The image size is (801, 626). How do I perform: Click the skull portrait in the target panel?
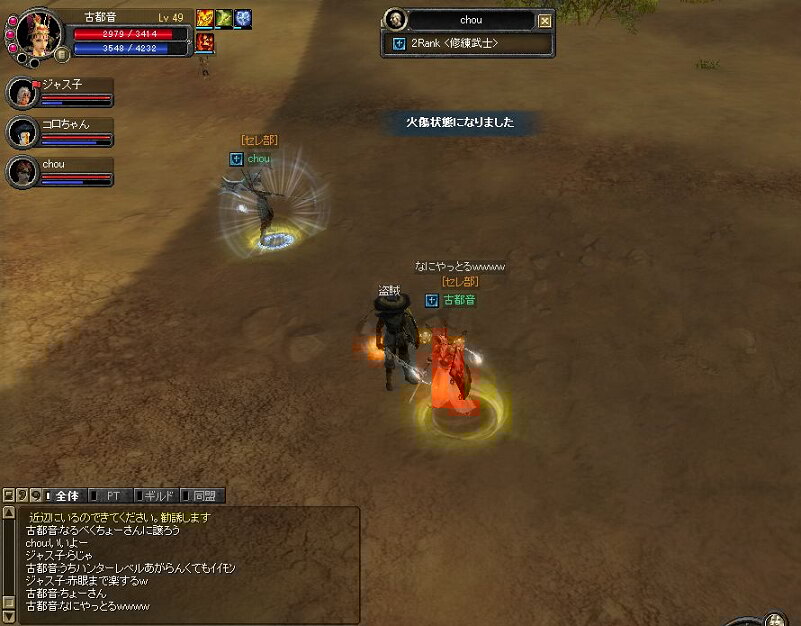394,20
